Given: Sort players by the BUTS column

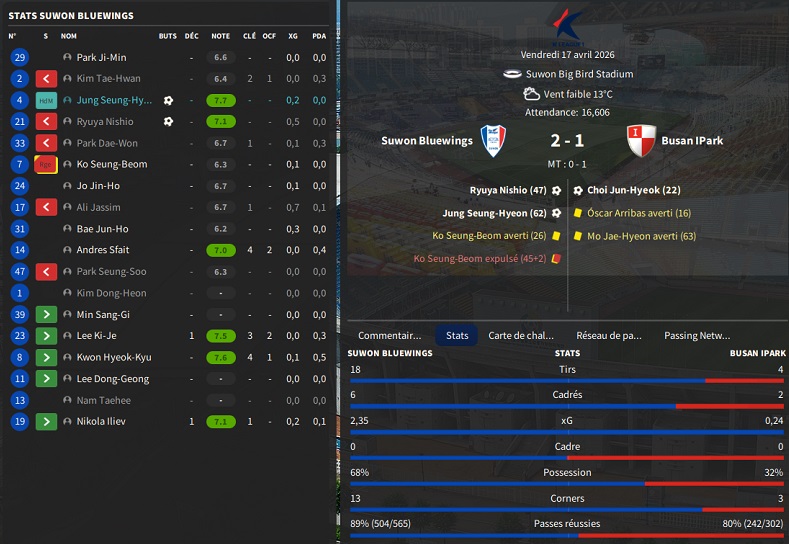Looking at the screenshot, I should [x=167, y=36].
